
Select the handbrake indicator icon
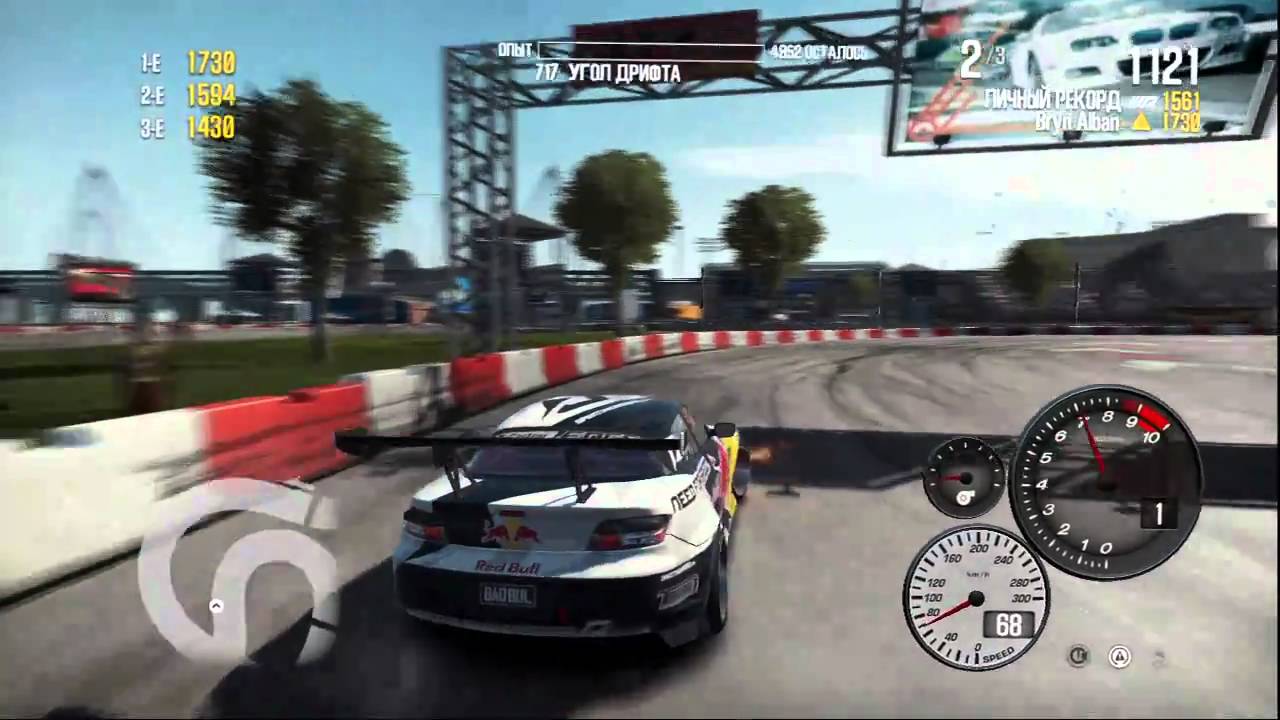click(1079, 655)
